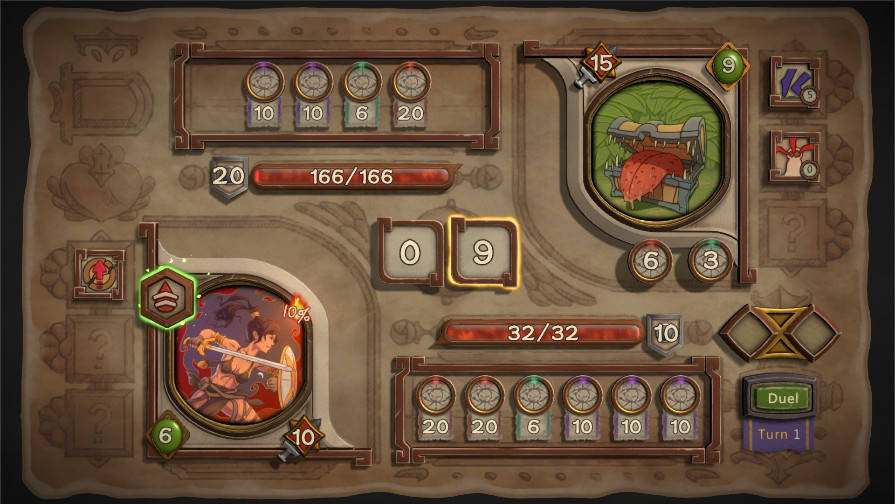This screenshot has width=895, height=504.
Task: Click the dice slot showing 0
Action: coord(410,252)
